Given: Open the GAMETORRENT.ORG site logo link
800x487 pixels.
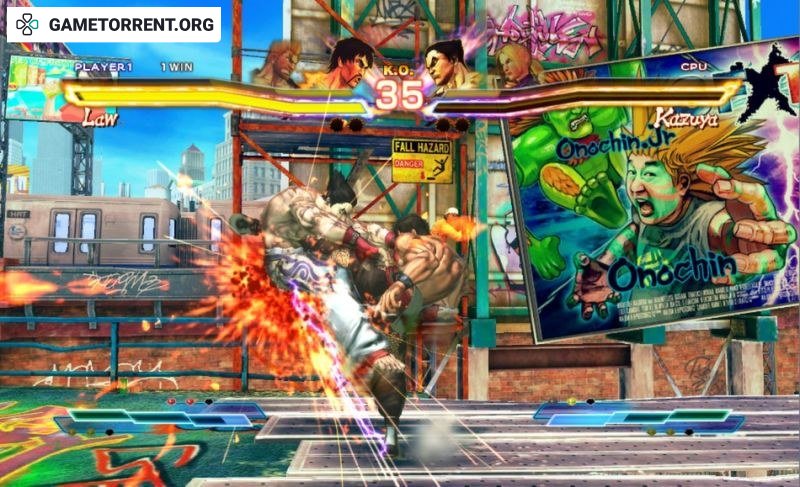Looking at the screenshot, I should click(x=113, y=24).
